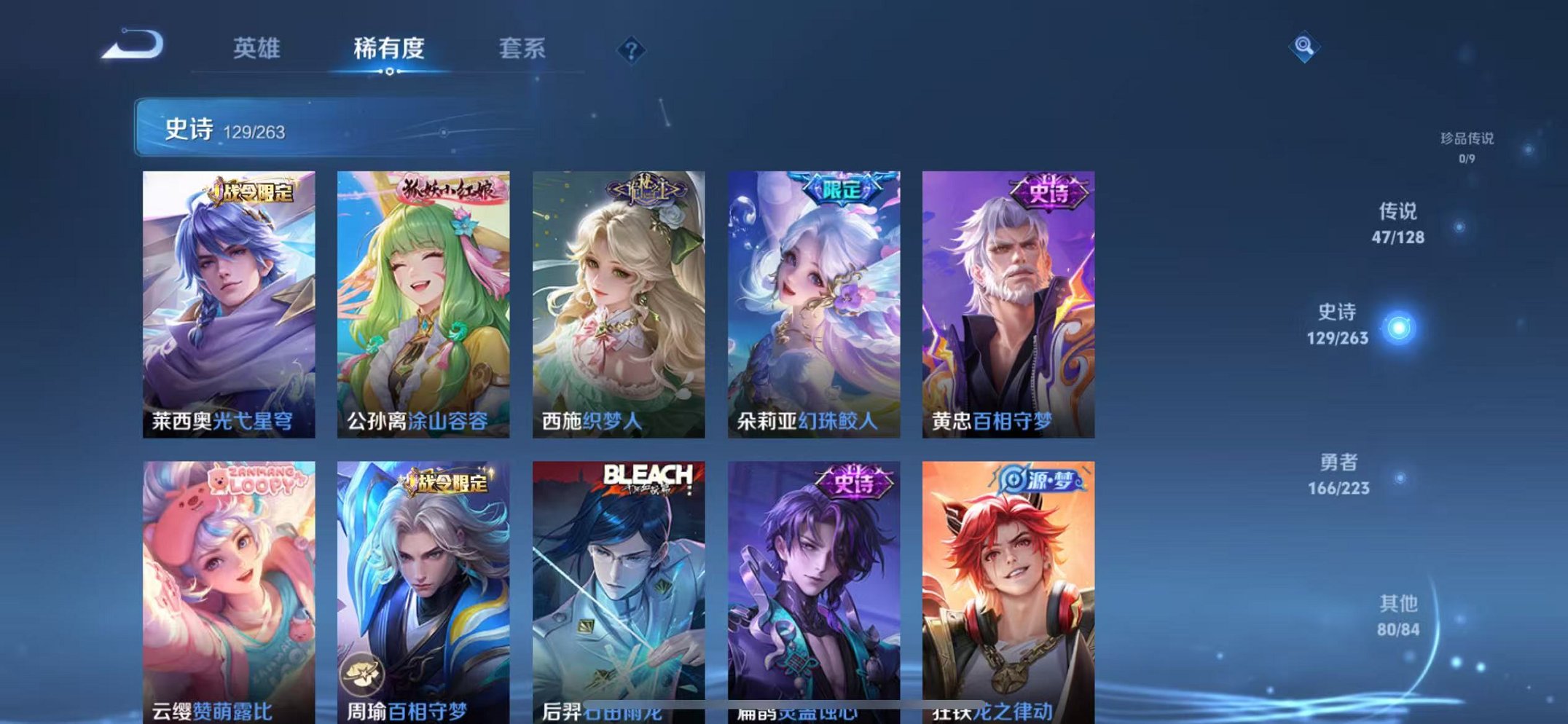Open the help question mark icon

[632, 51]
